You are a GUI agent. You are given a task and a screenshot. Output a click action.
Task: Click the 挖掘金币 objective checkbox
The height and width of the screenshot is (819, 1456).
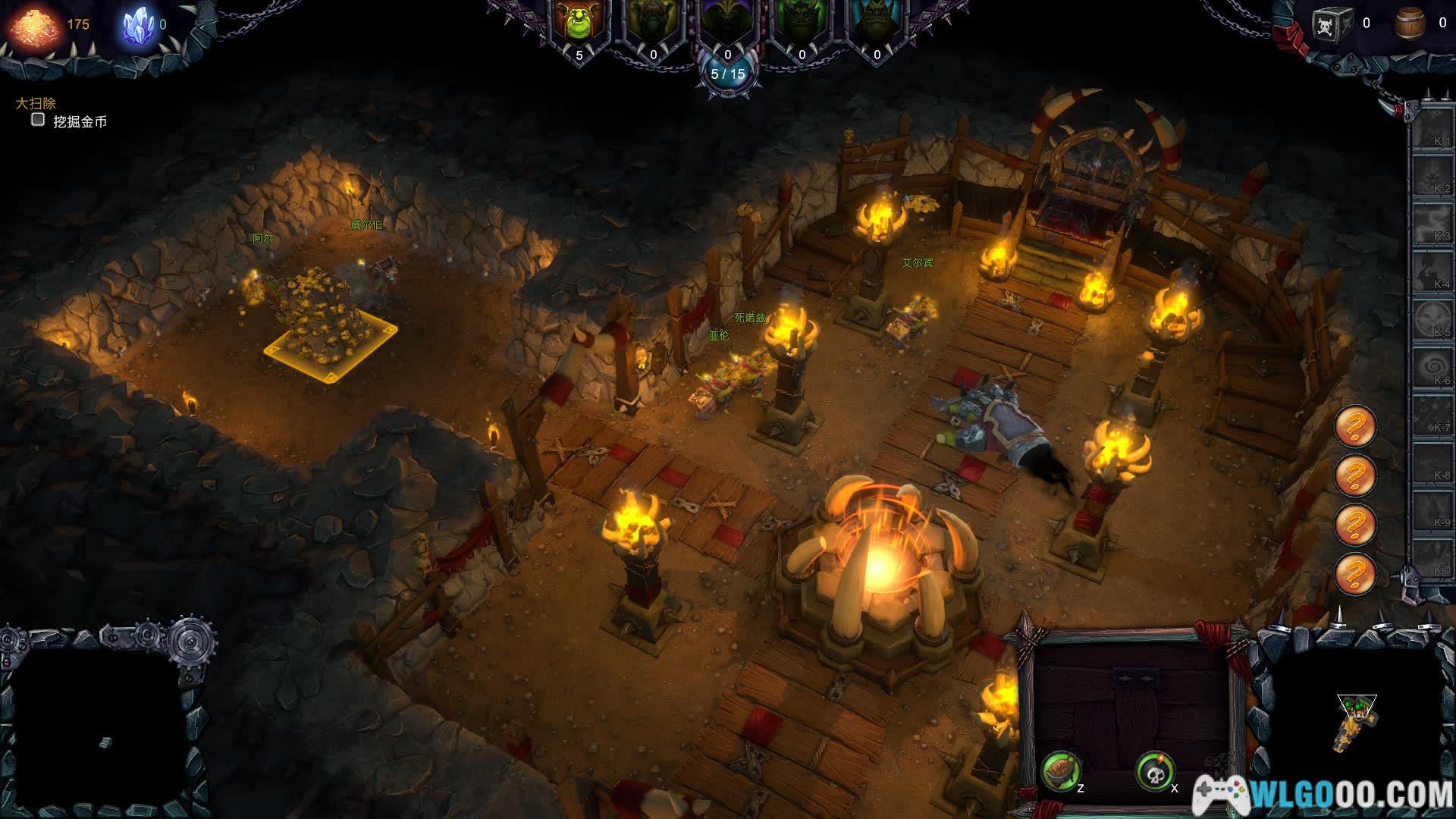click(38, 120)
